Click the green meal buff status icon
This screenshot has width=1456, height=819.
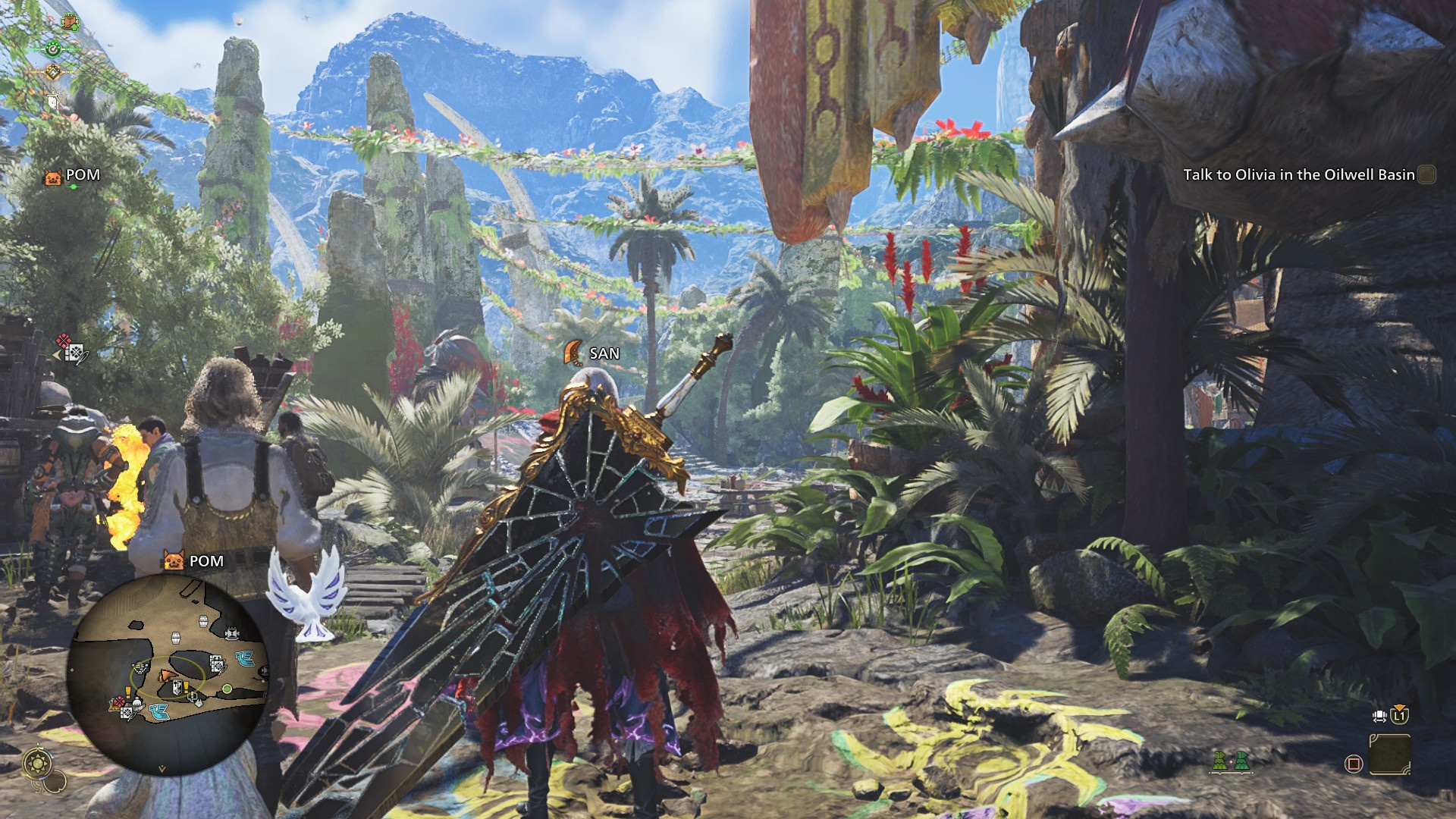click(53, 49)
